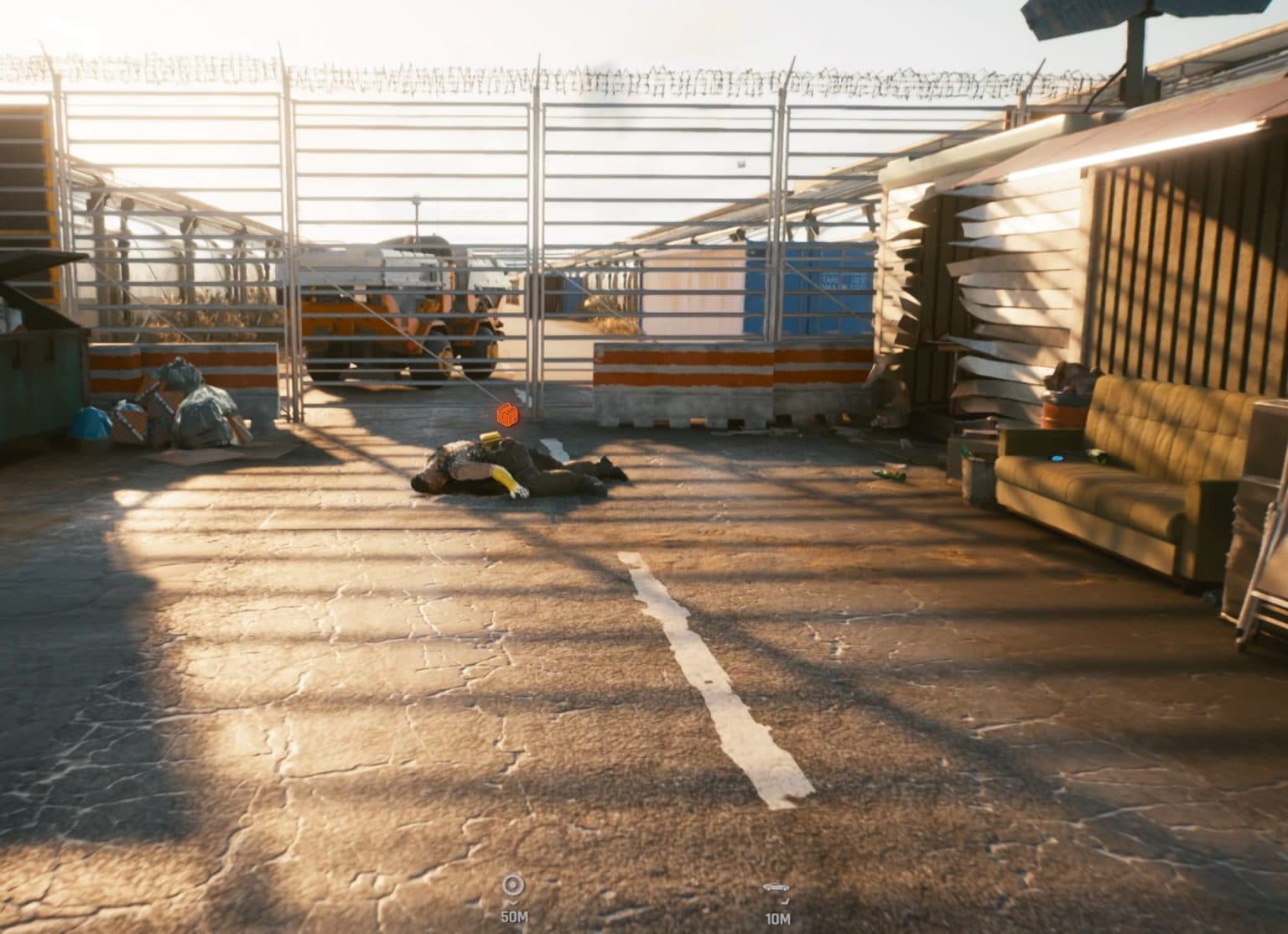
Task: Click the 50M distance marker
Action: (514, 918)
